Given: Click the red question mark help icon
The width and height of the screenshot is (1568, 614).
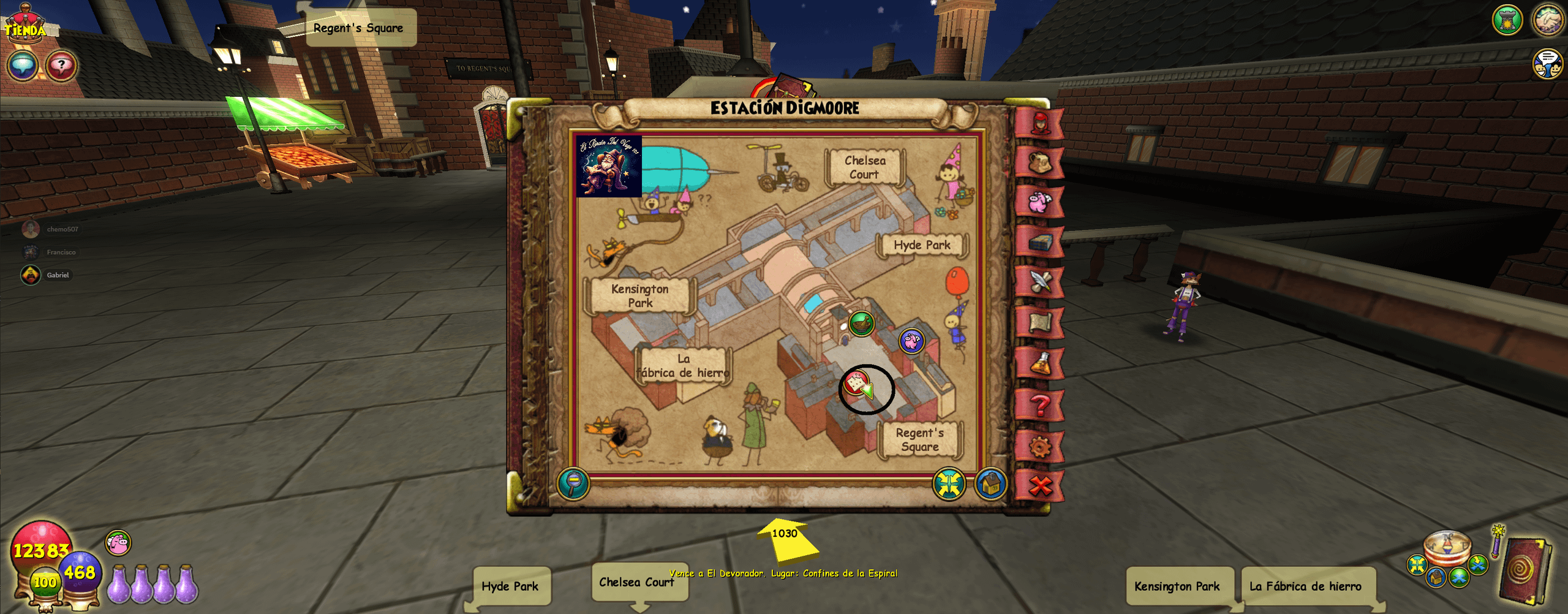Looking at the screenshot, I should point(61,66).
